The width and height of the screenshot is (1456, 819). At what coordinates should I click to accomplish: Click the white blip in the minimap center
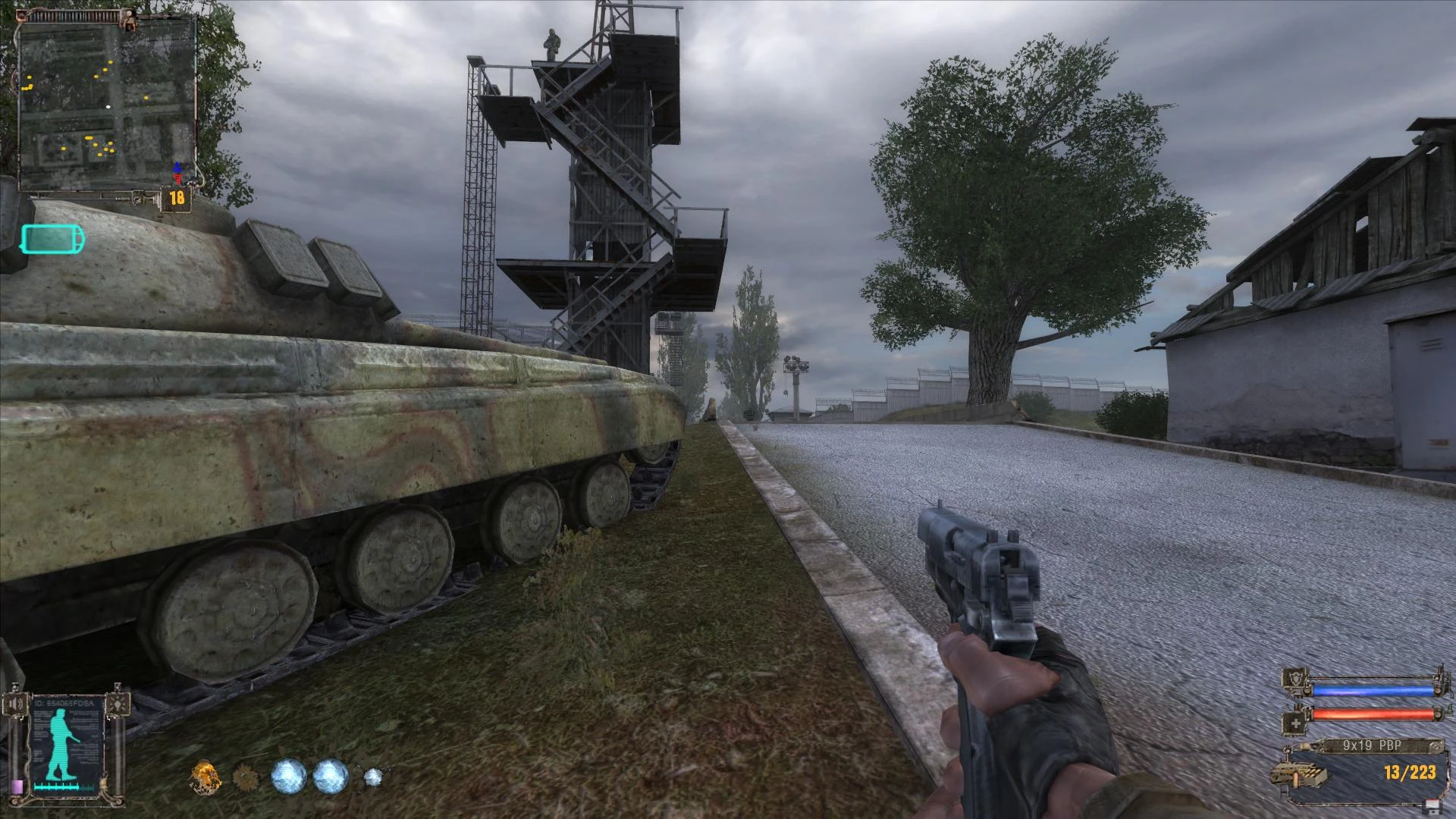108,106
